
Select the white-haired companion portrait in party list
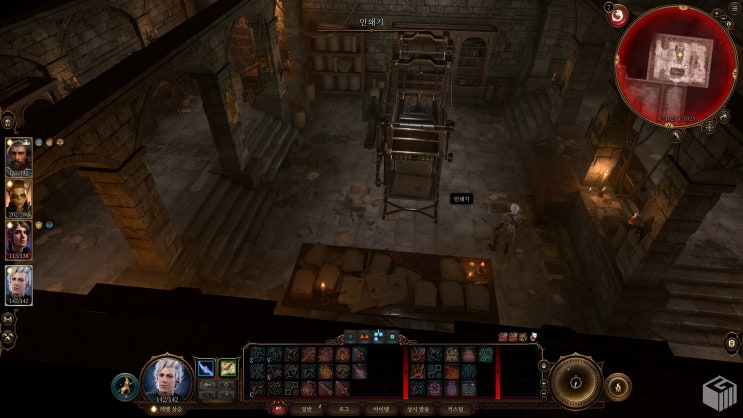(x=19, y=283)
